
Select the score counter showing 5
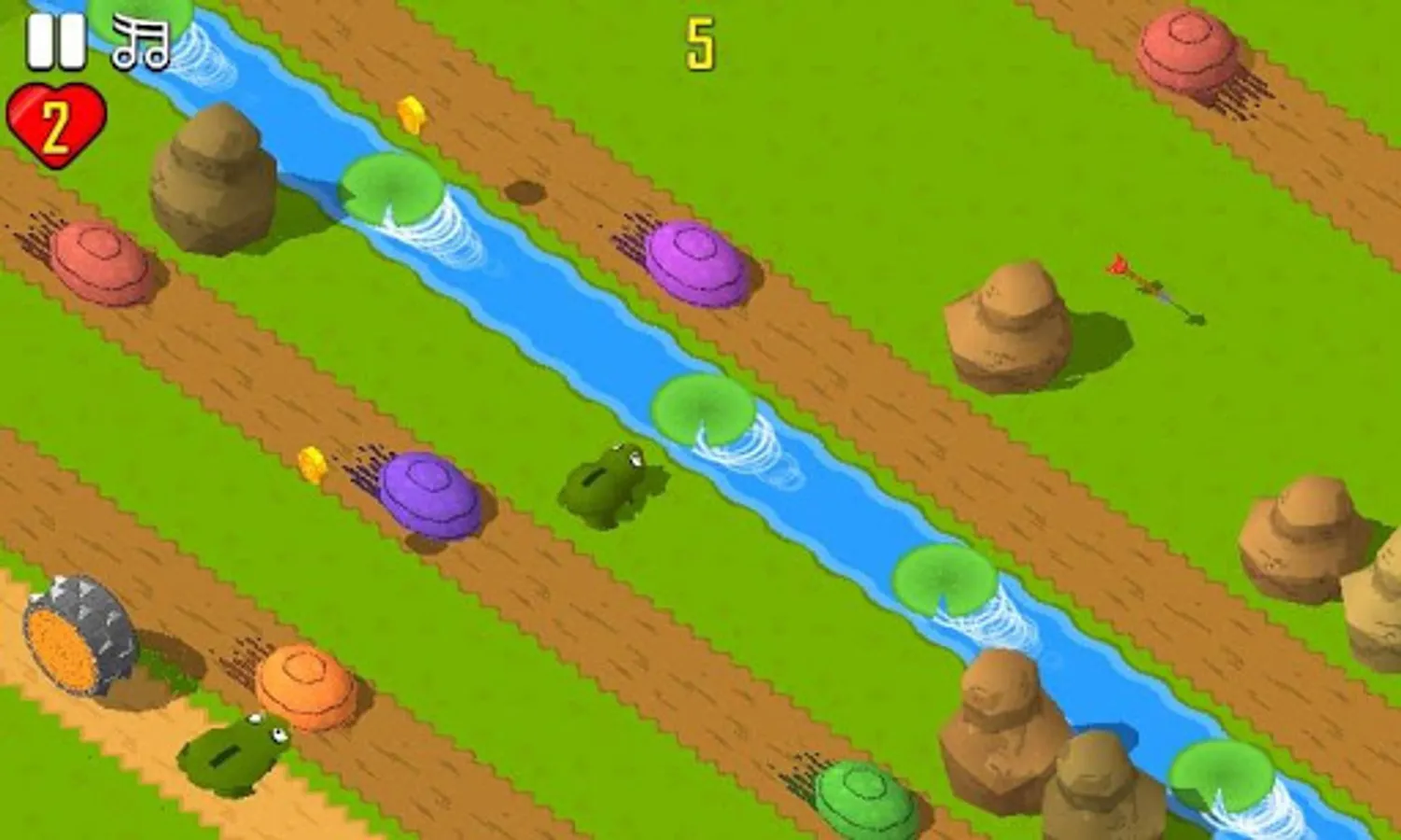click(x=702, y=42)
